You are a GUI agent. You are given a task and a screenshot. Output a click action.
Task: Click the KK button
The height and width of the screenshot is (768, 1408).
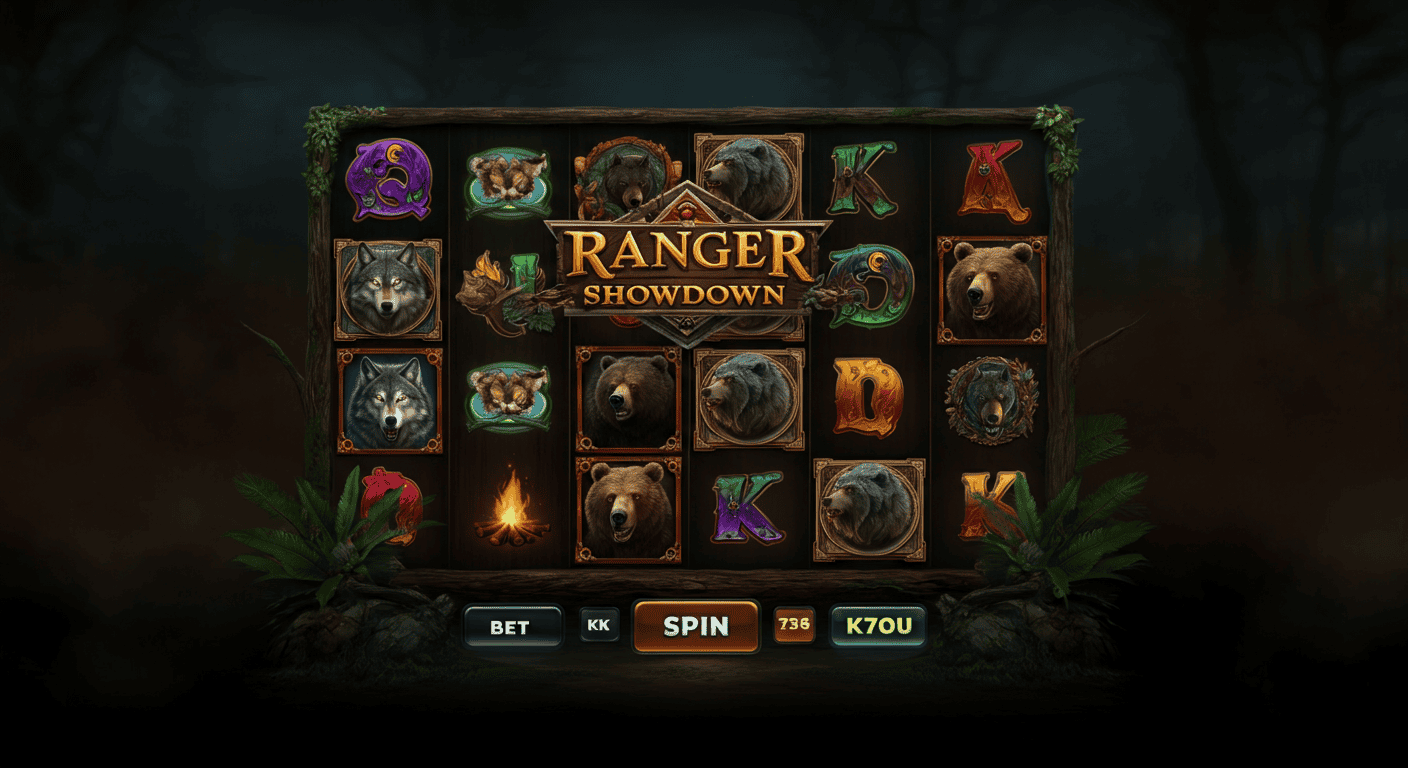coord(600,627)
